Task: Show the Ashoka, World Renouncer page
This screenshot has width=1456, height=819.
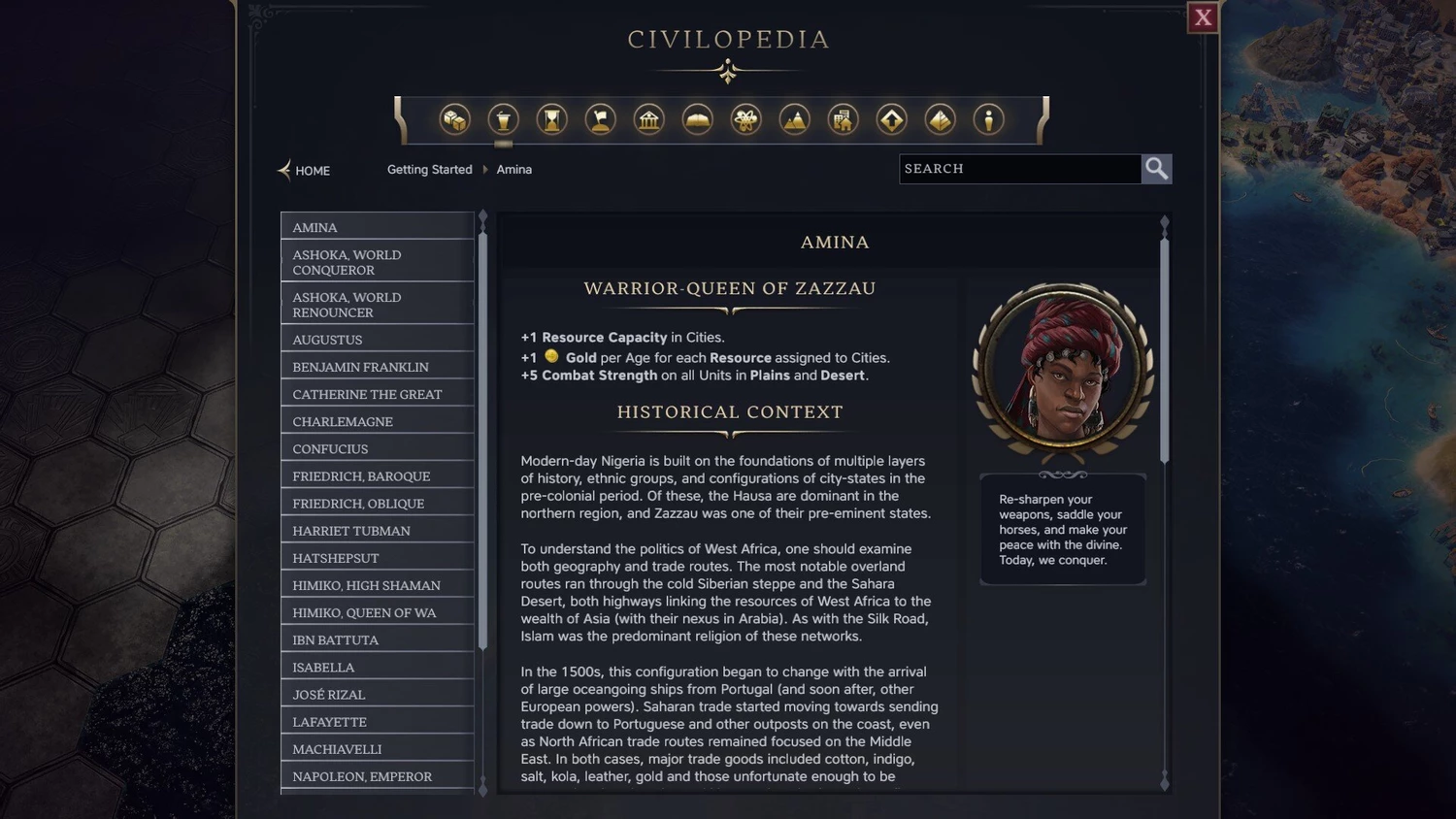Action: click(377, 305)
